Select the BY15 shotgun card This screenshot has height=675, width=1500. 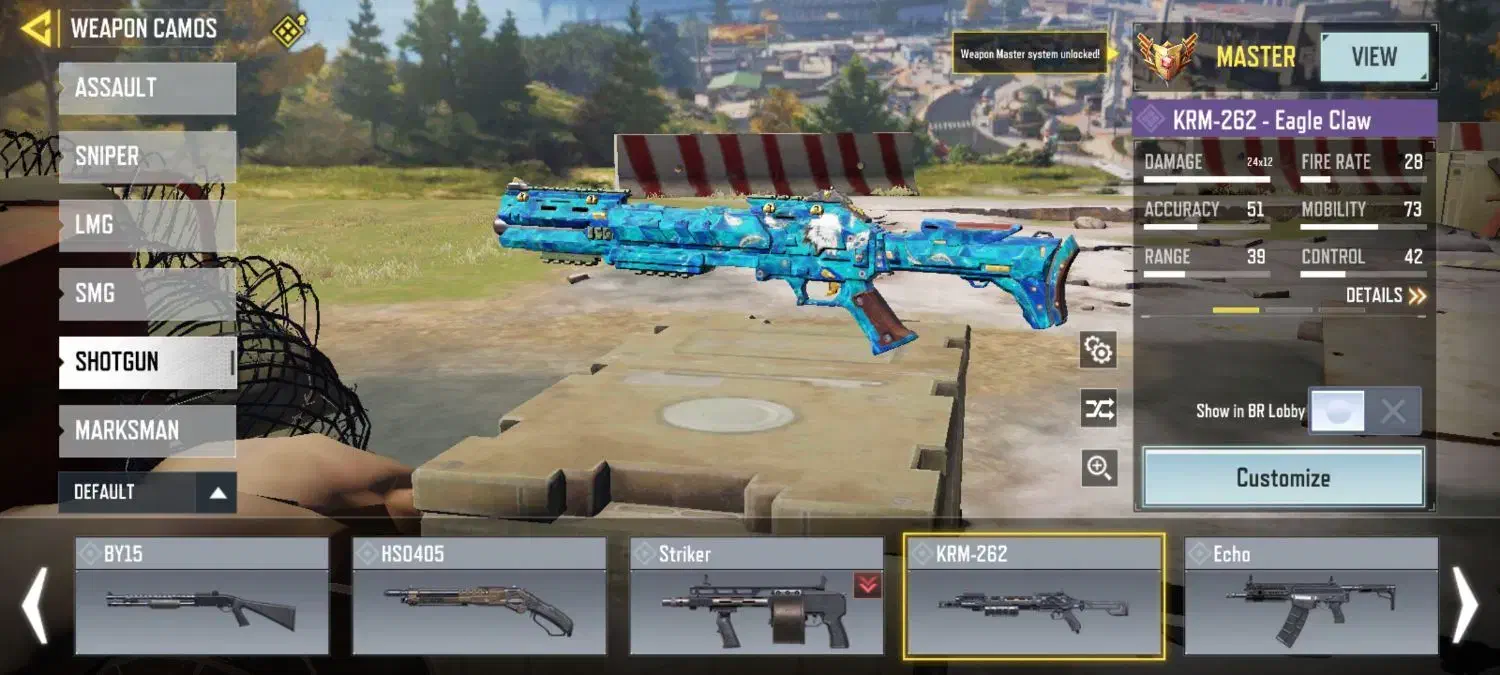tap(202, 596)
